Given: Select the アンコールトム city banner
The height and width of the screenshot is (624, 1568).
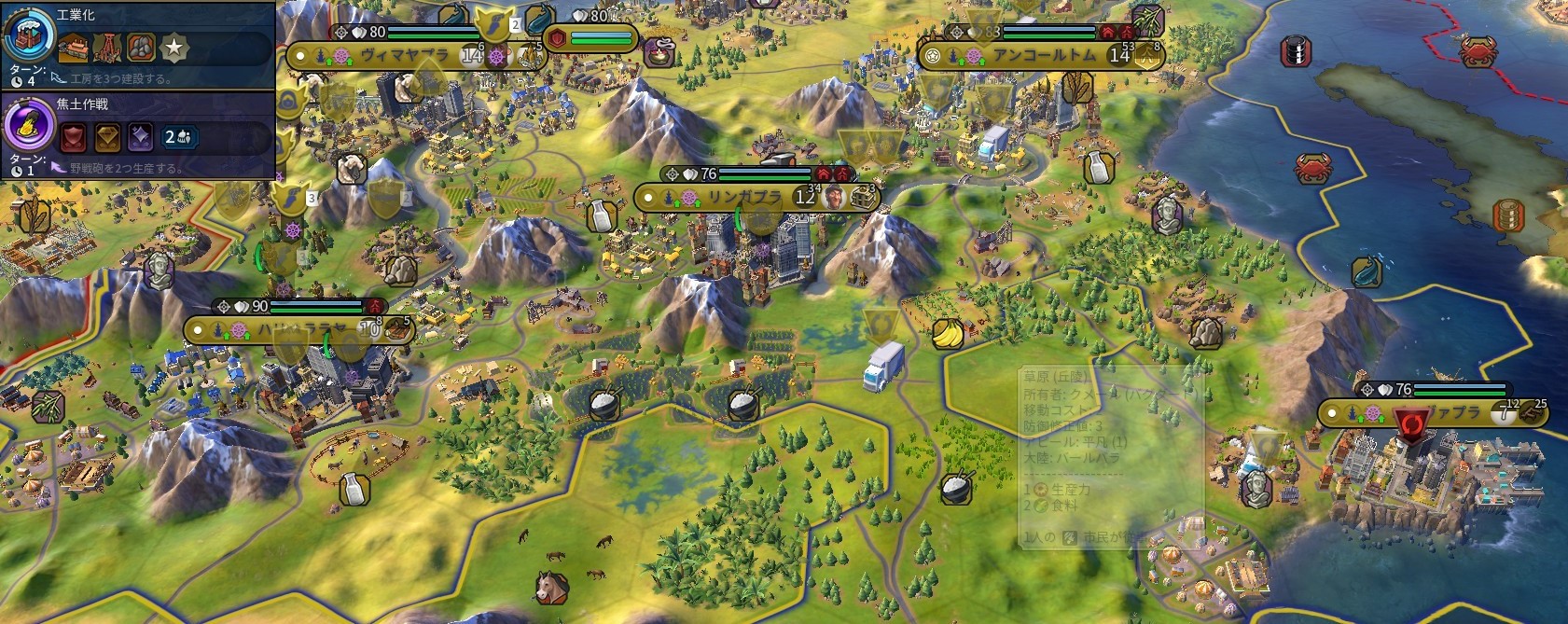Looking at the screenshot, I should click(1043, 56).
